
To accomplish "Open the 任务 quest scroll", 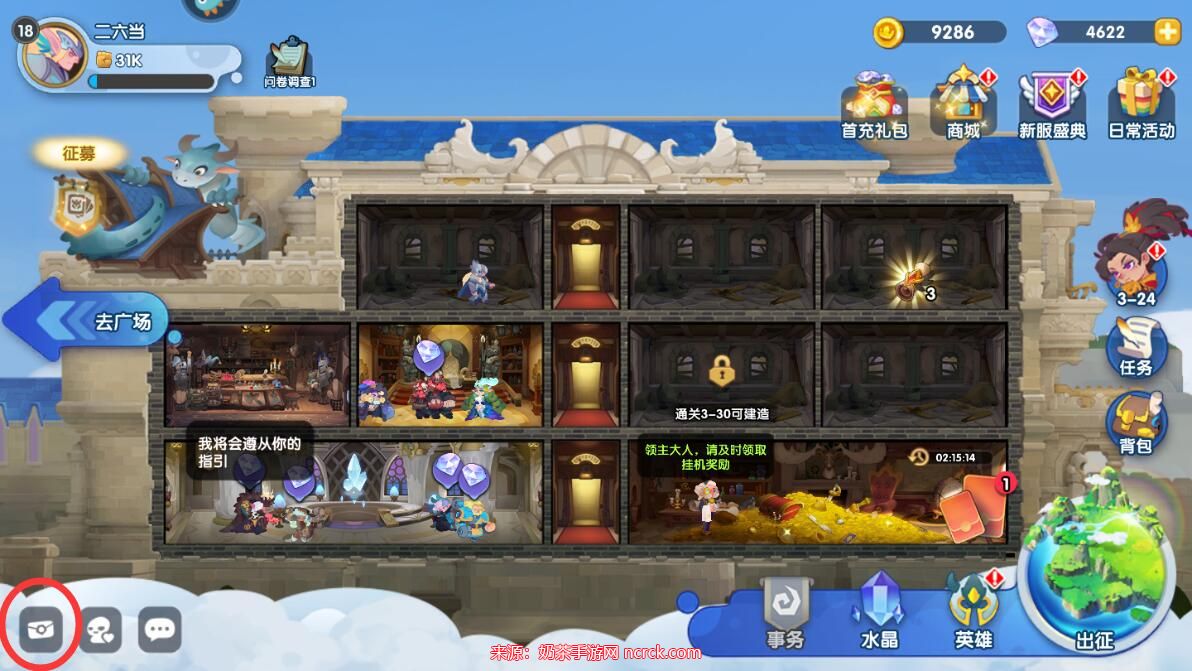I will pyautogui.click(x=1136, y=345).
